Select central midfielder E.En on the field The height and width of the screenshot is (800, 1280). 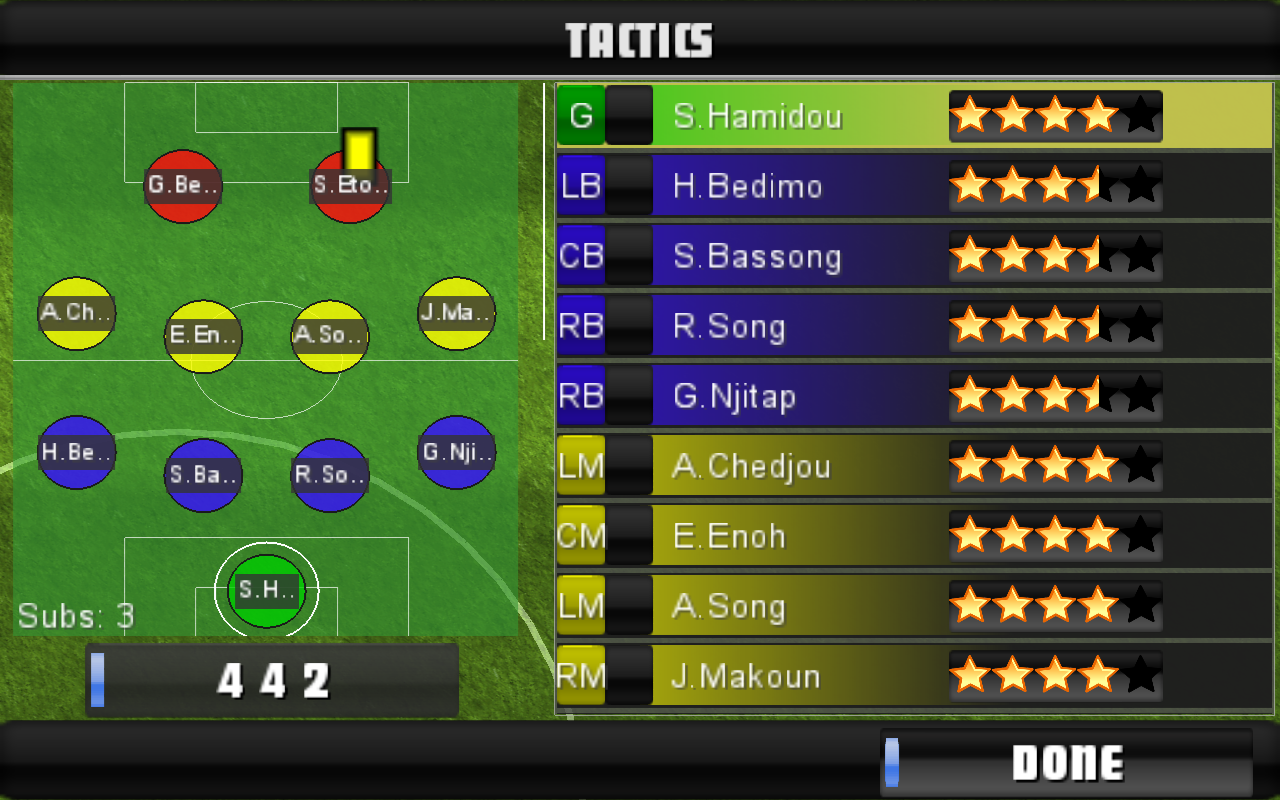(x=203, y=337)
